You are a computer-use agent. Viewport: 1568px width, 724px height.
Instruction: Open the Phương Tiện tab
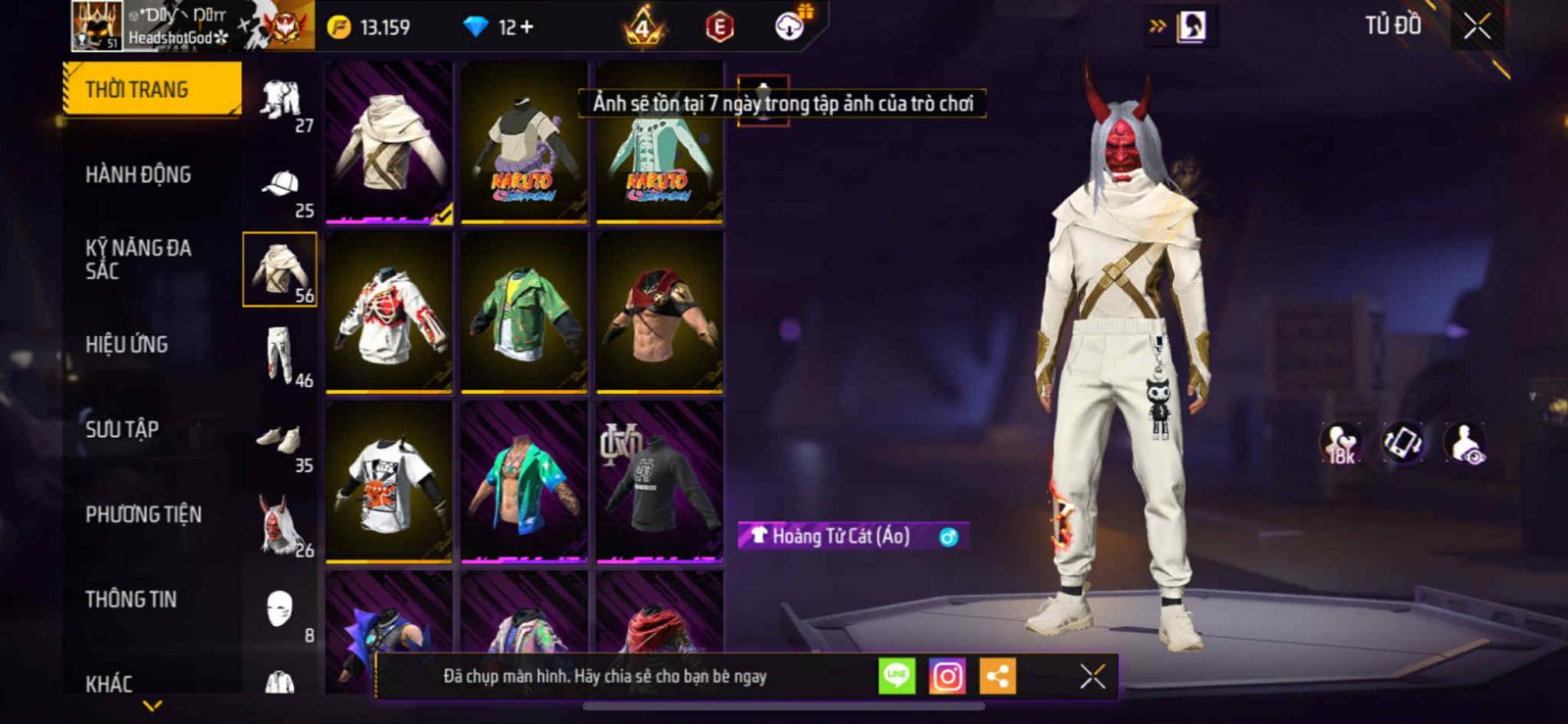[143, 514]
